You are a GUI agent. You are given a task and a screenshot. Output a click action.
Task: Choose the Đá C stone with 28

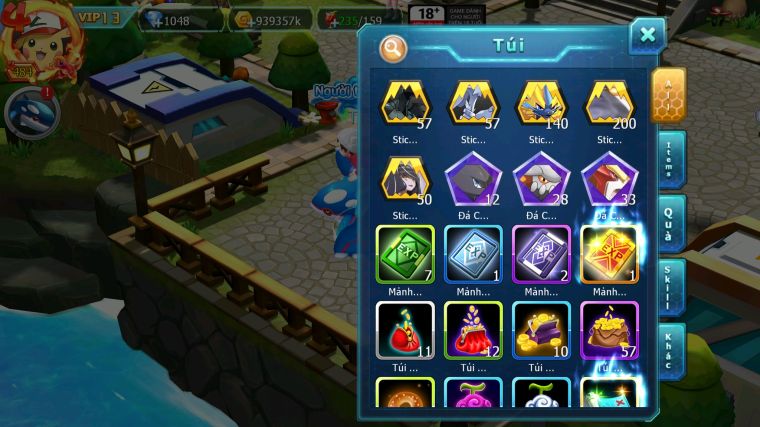coord(541,178)
